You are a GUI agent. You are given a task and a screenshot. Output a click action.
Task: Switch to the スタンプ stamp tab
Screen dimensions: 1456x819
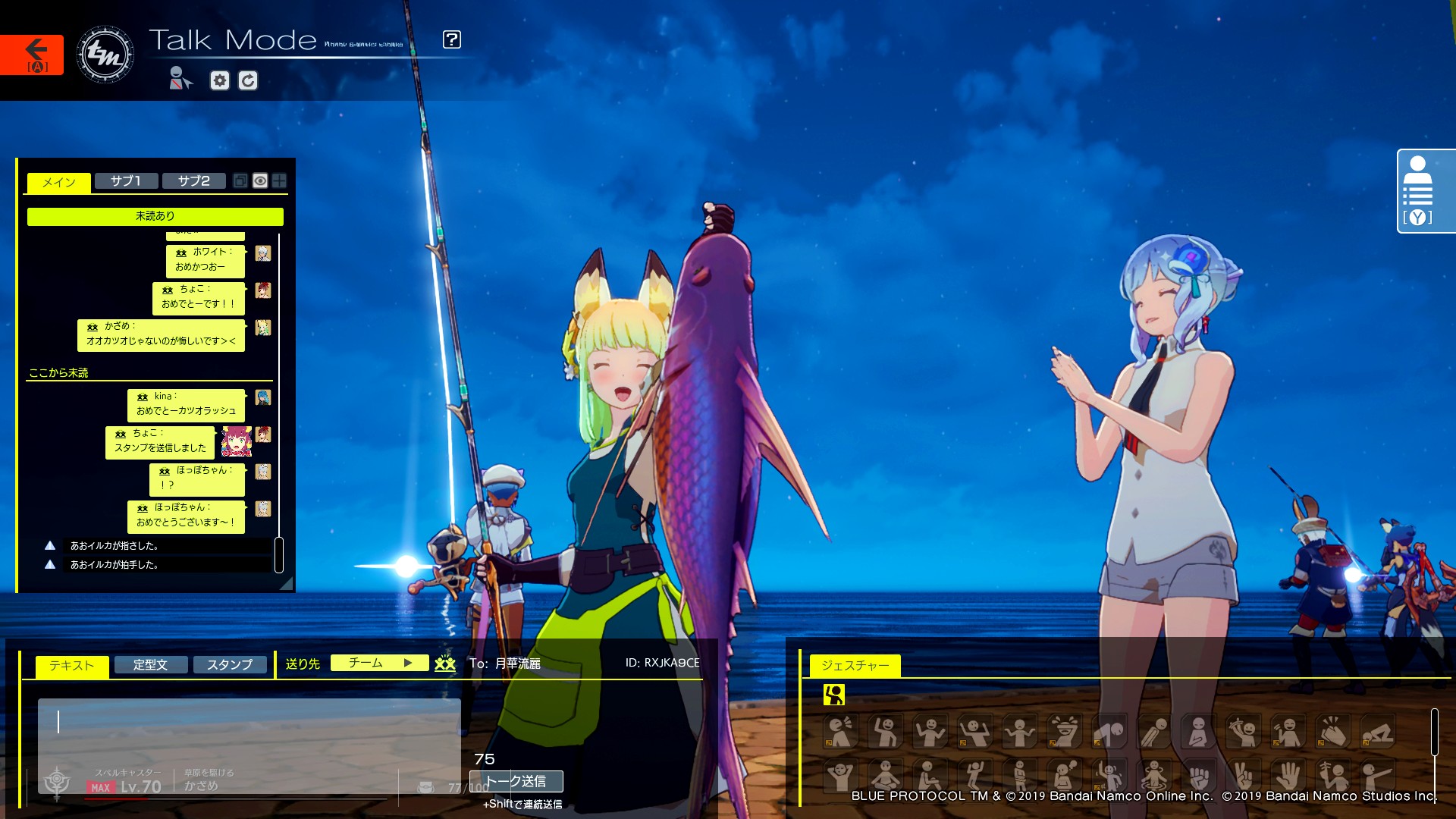coord(230,665)
